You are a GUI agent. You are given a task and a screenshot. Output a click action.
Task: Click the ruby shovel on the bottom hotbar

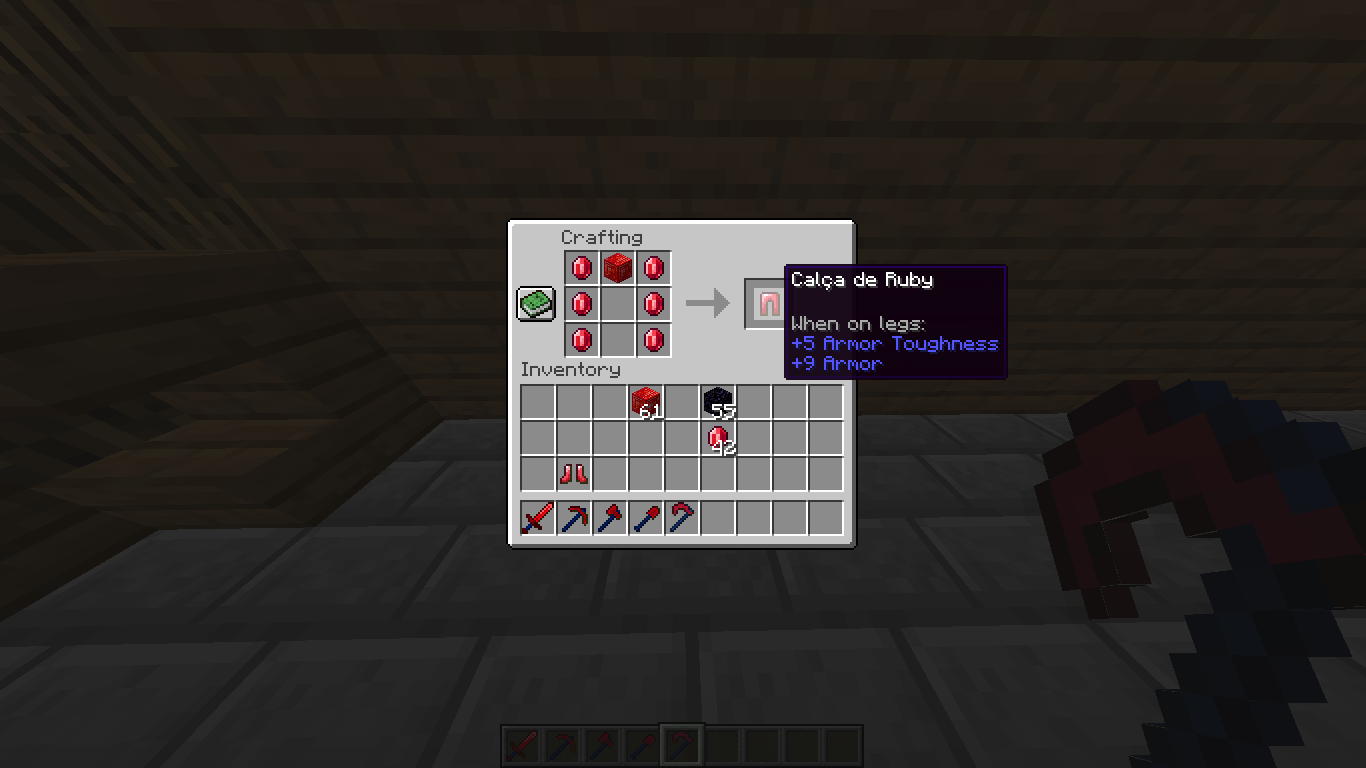[641, 744]
